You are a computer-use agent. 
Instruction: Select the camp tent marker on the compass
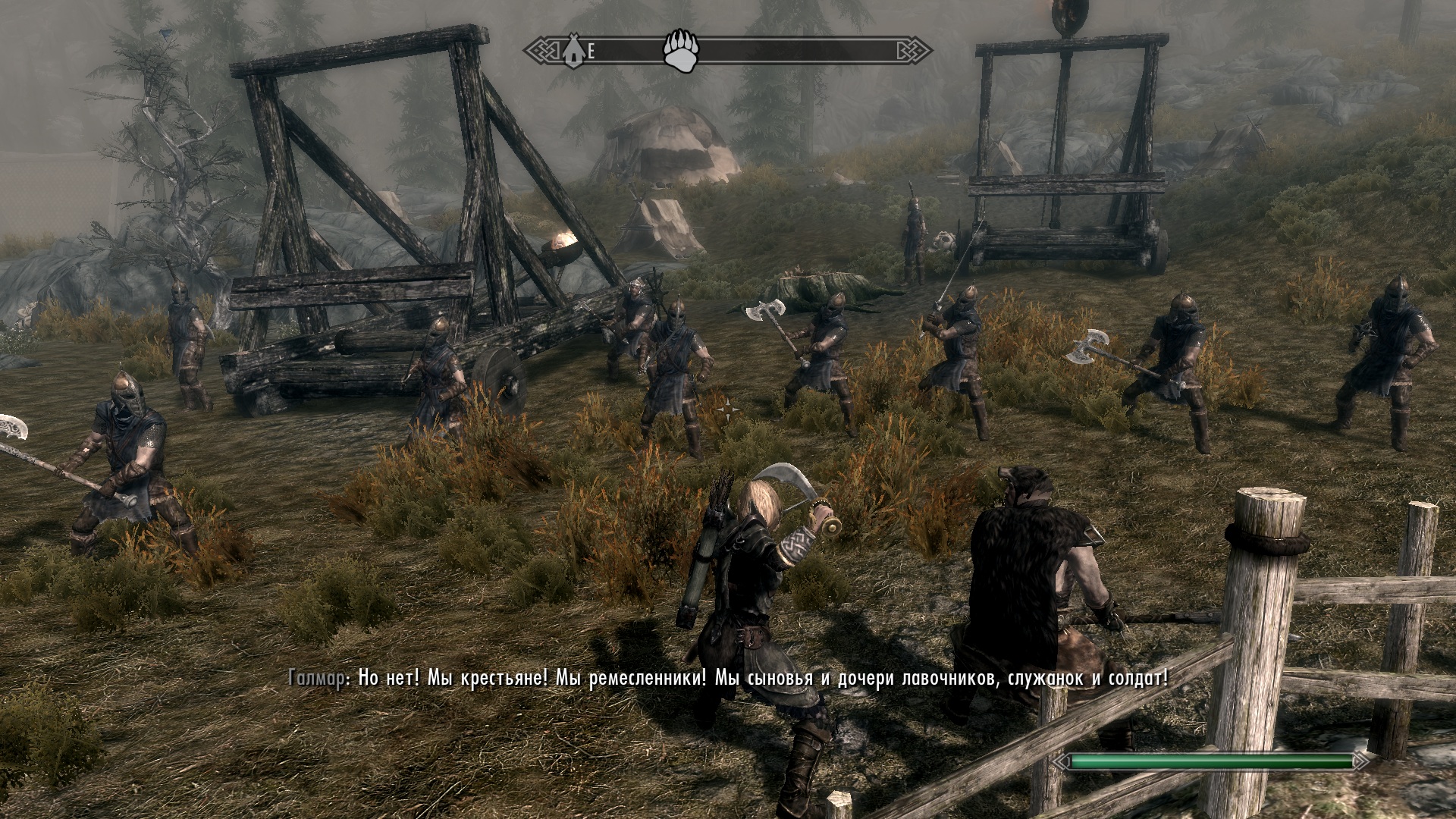[x=574, y=52]
